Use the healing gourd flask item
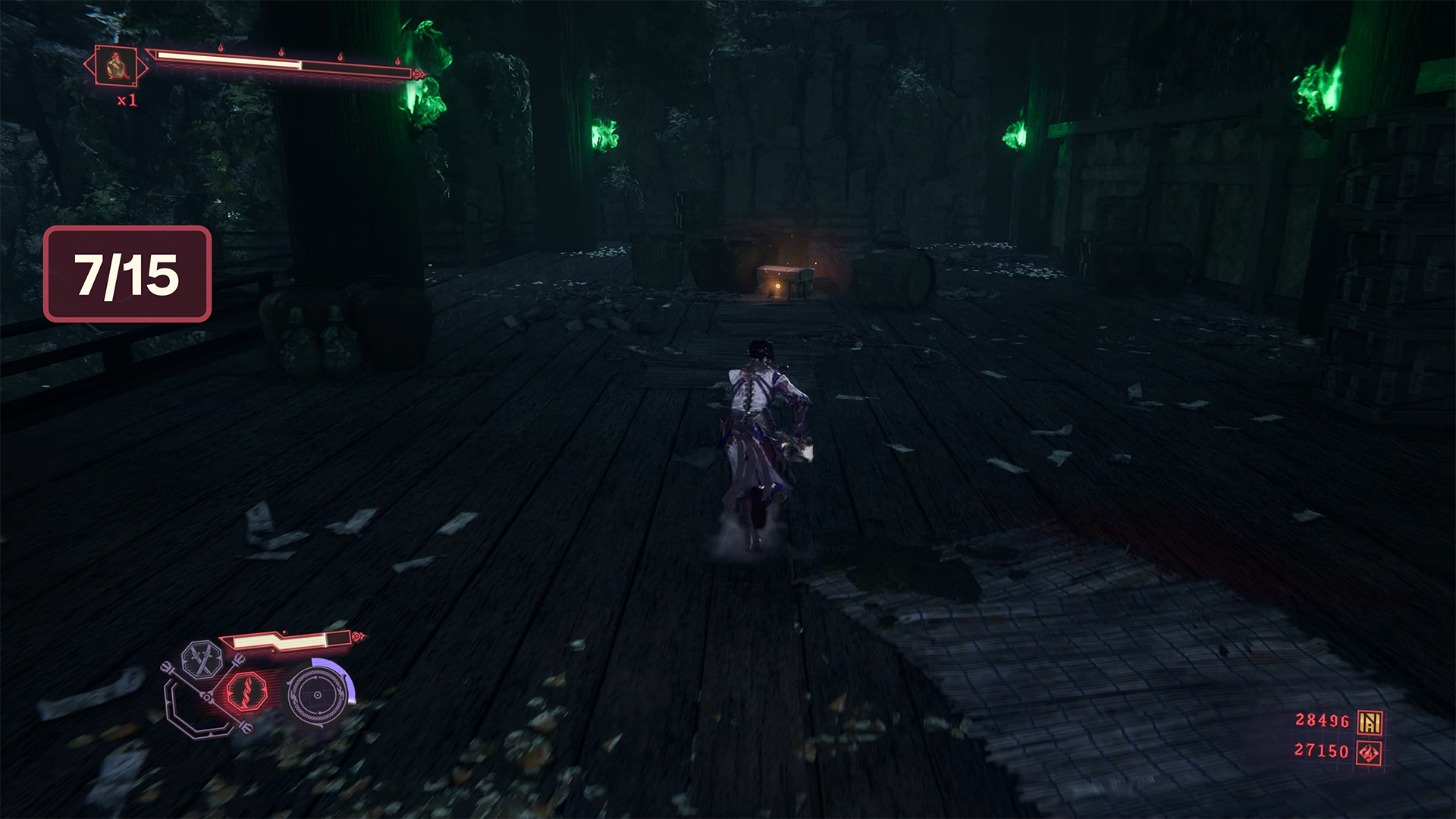Screen dimensions: 1456x819 (117, 67)
